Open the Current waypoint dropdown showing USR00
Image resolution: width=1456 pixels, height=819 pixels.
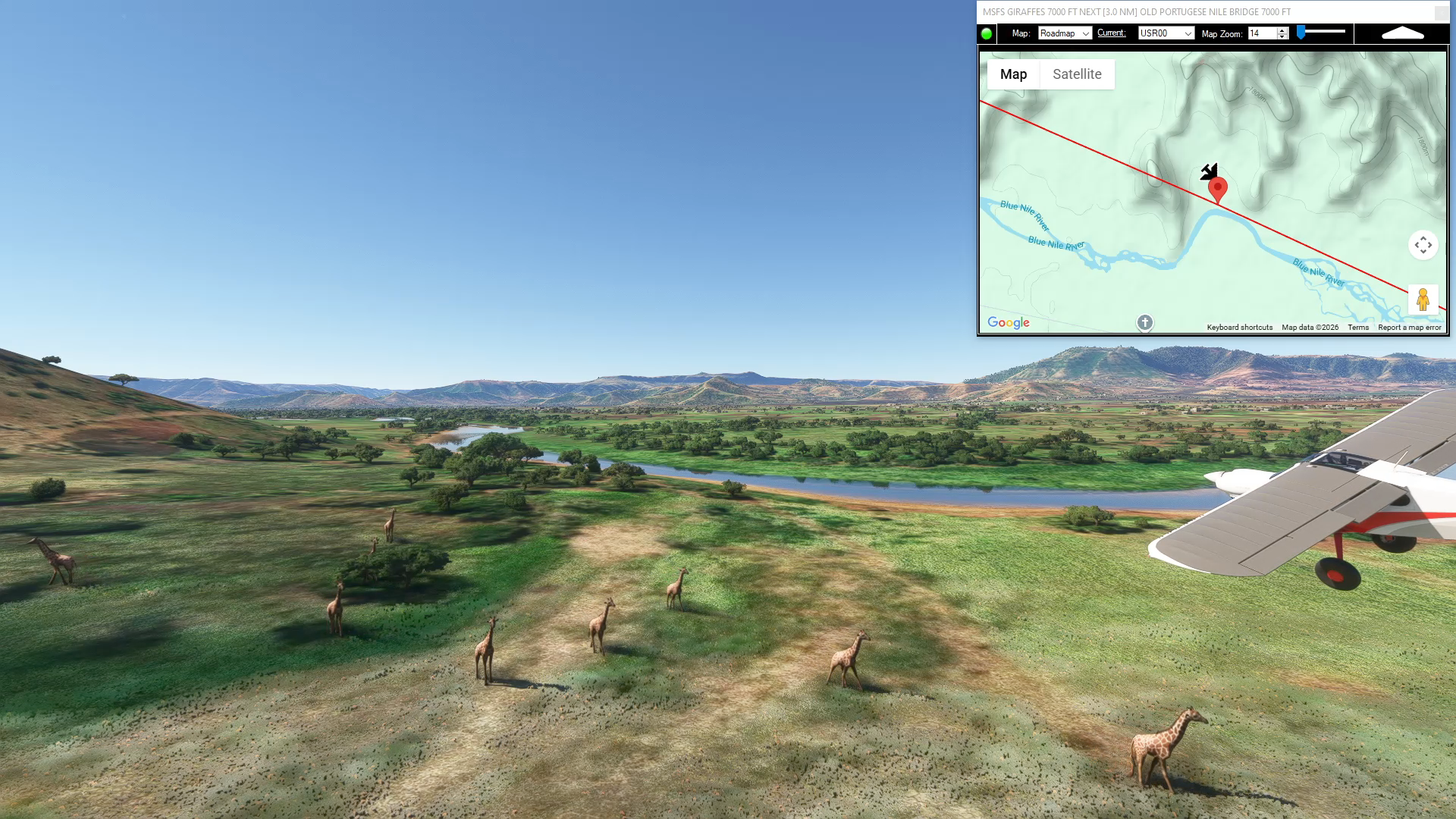coord(1166,33)
